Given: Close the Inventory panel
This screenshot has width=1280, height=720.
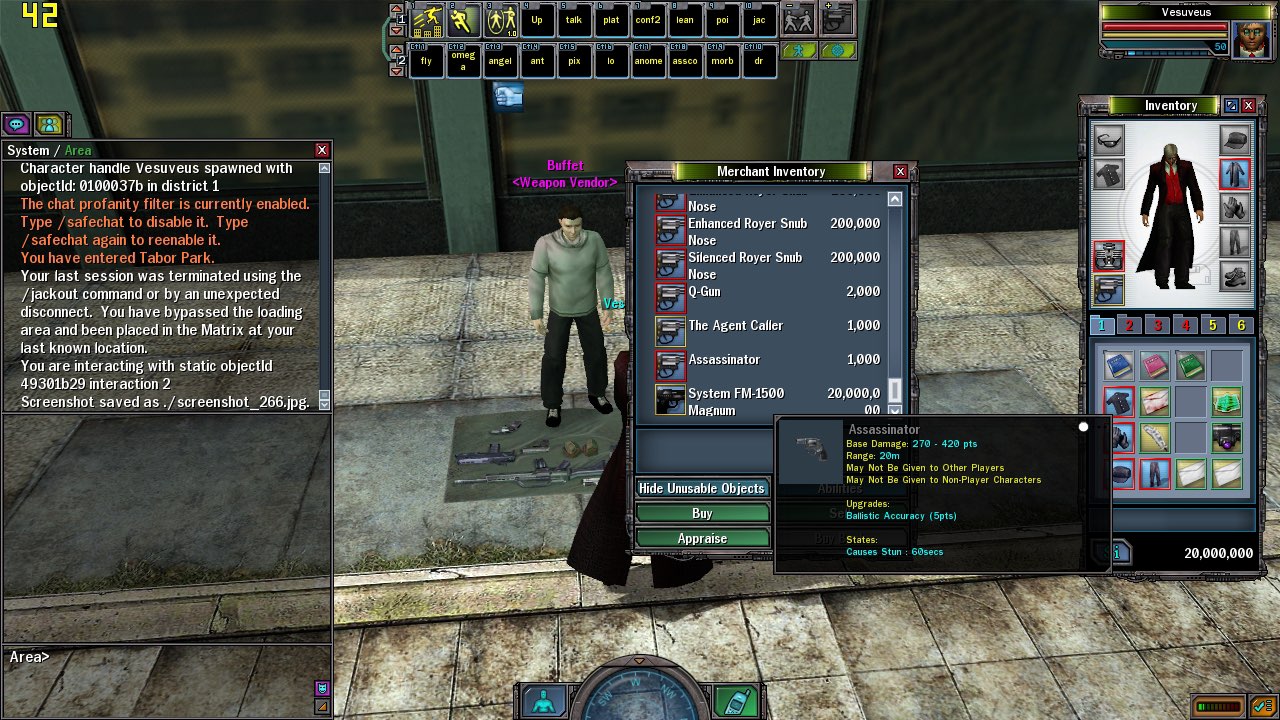Looking at the screenshot, I should (x=1250, y=106).
